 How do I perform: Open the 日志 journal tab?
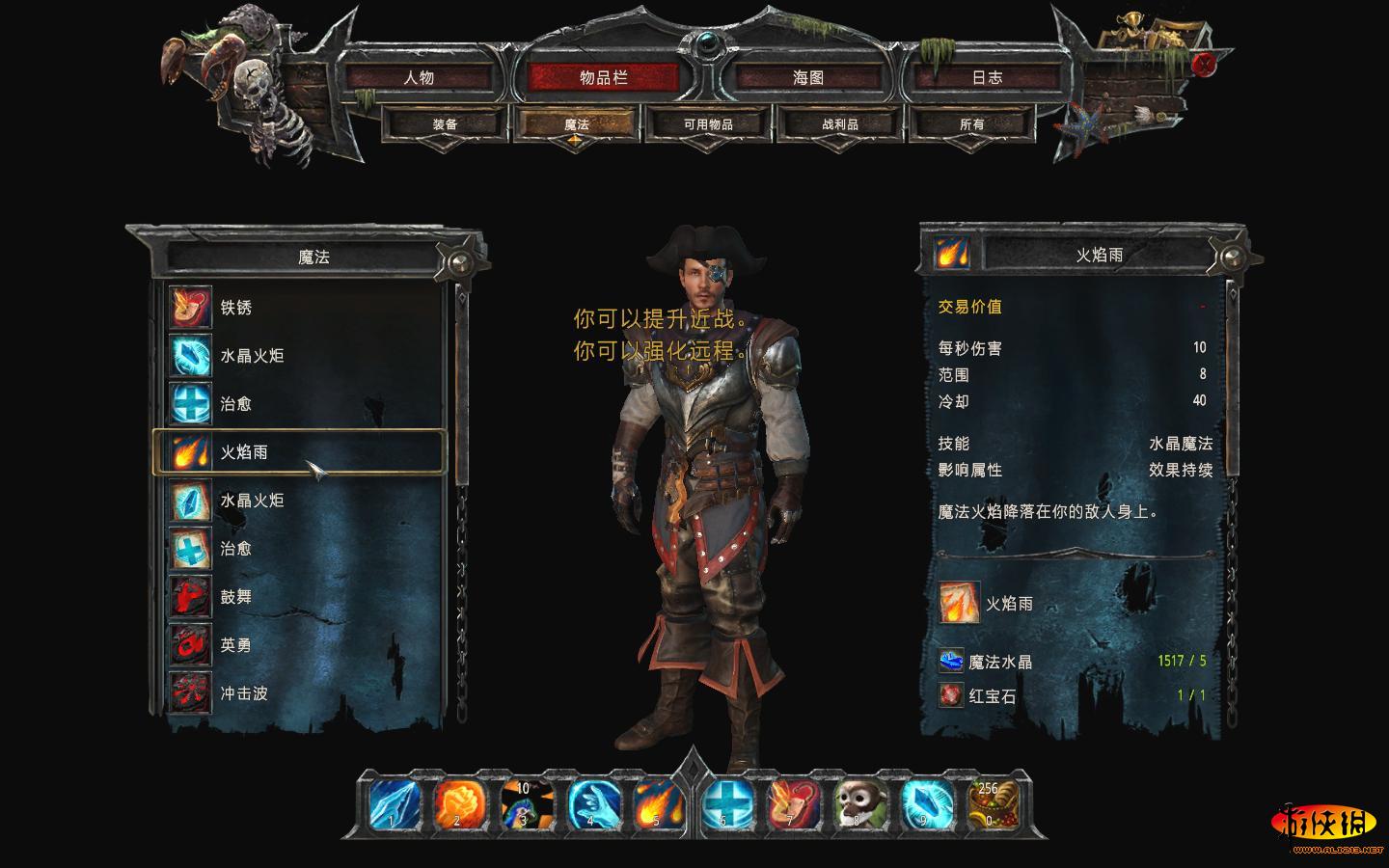coord(987,78)
